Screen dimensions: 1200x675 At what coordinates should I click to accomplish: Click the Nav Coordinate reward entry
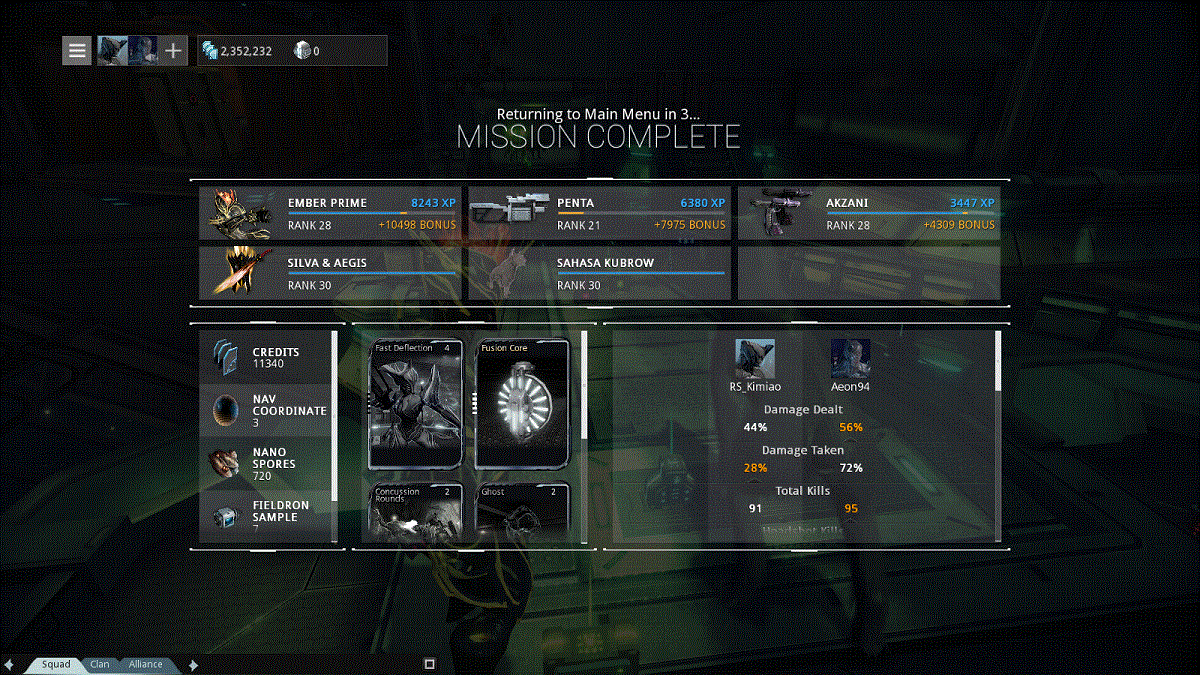tap(265, 410)
